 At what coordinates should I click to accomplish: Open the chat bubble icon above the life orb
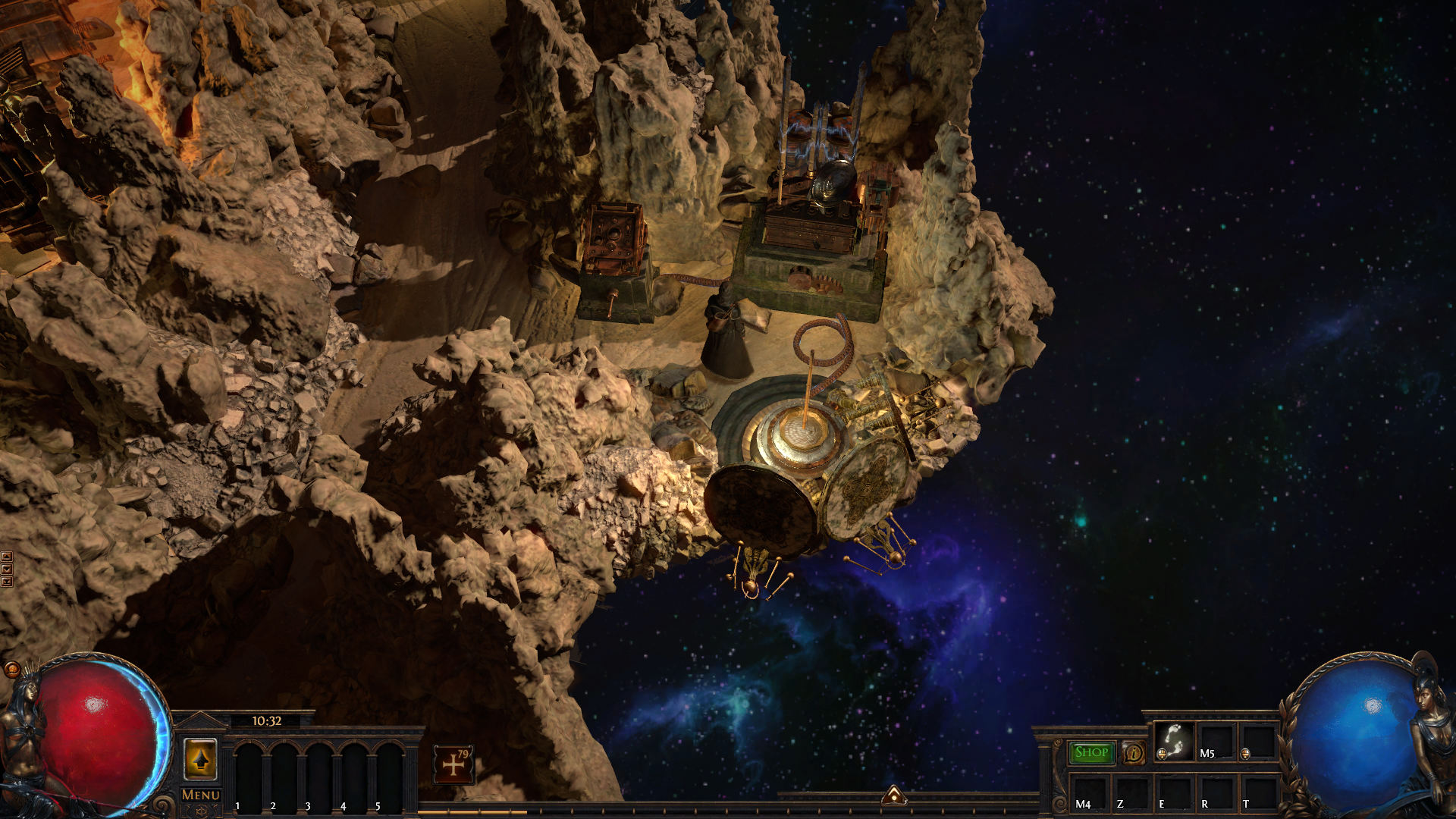12,669
